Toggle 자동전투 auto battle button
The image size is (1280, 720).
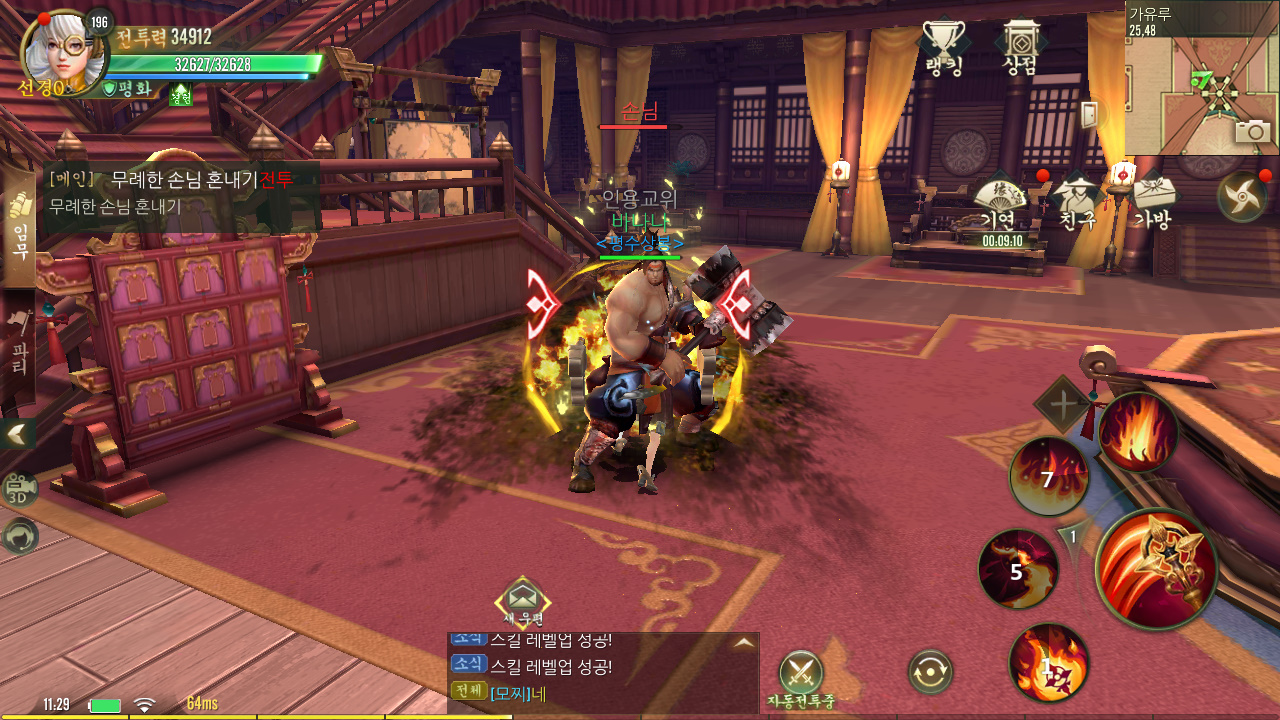pos(800,672)
